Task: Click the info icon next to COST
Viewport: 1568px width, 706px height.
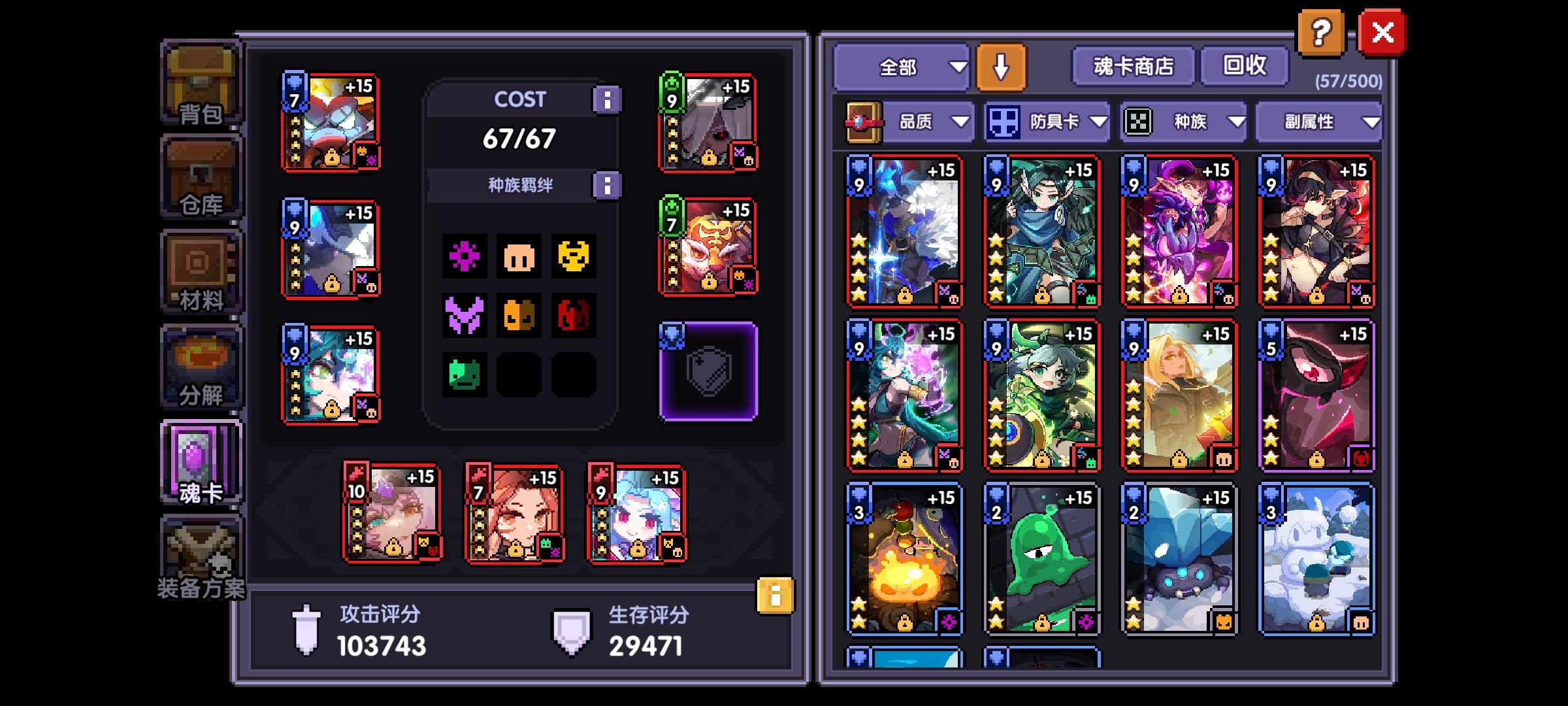Action: (608, 99)
